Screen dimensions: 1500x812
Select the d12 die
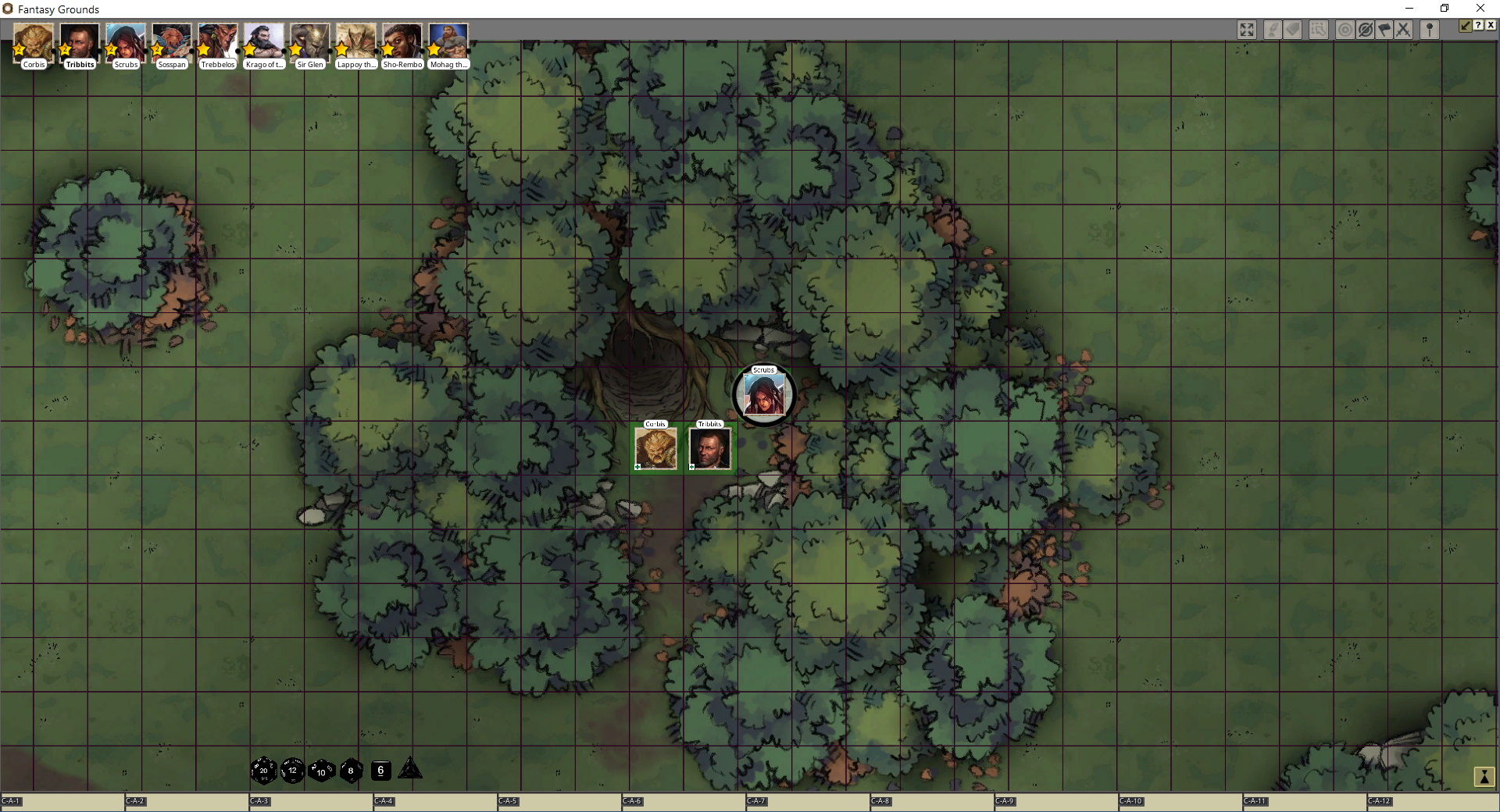tap(292, 770)
